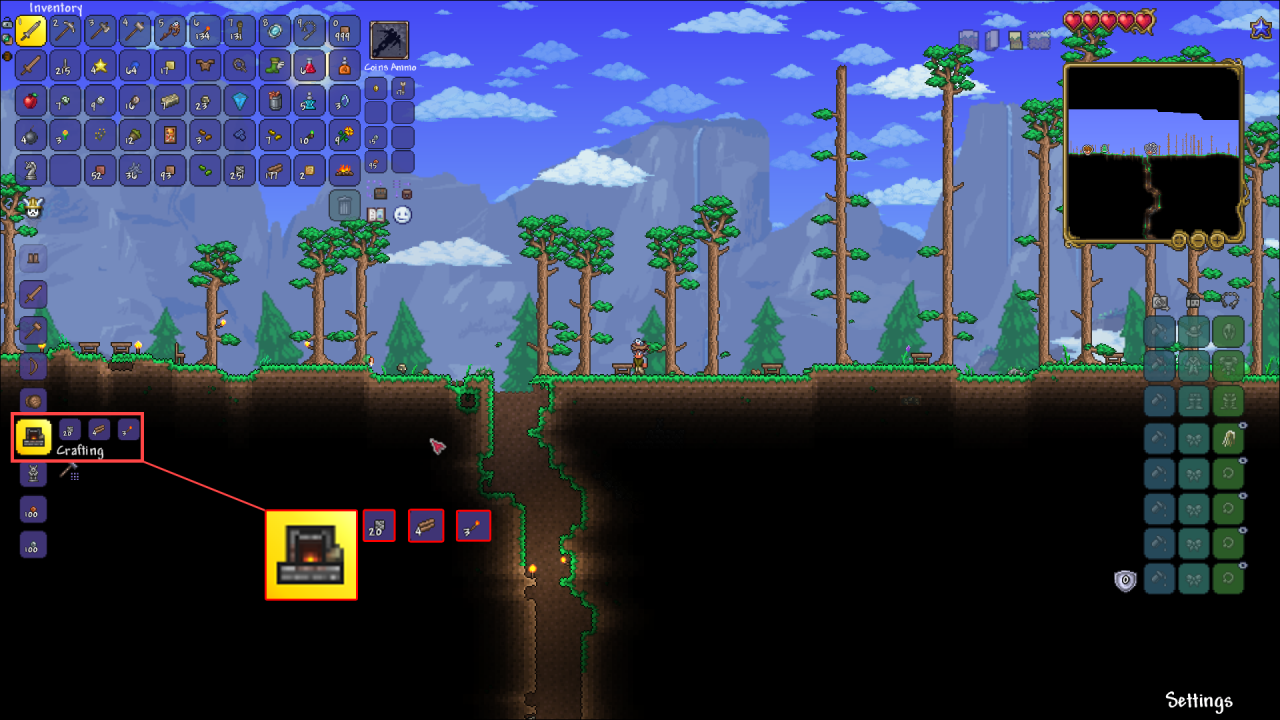This screenshot has height=720, width=1280.
Task: Click the Settings button
Action: pos(1199,702)
